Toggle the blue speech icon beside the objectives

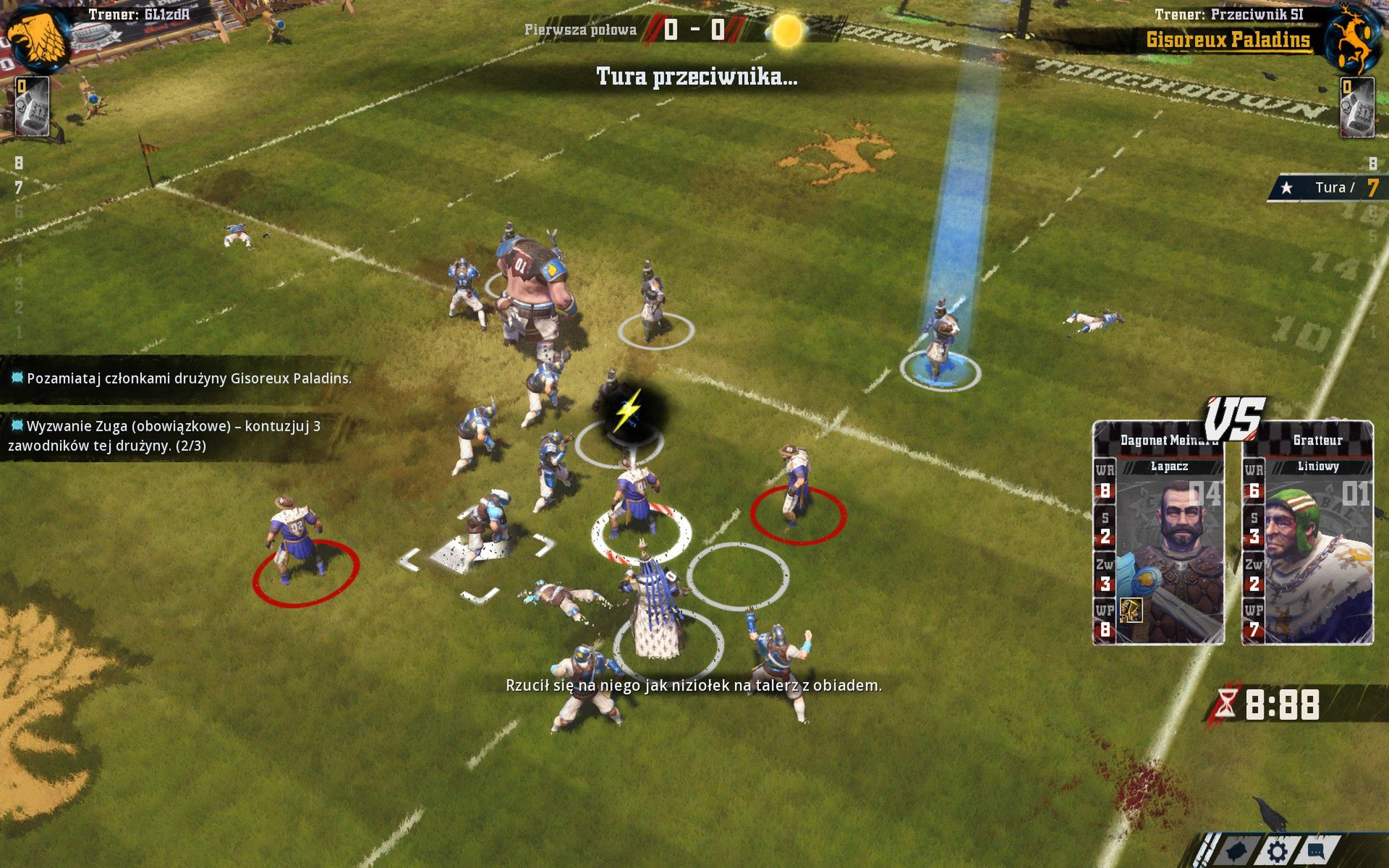tap(16, 377)
